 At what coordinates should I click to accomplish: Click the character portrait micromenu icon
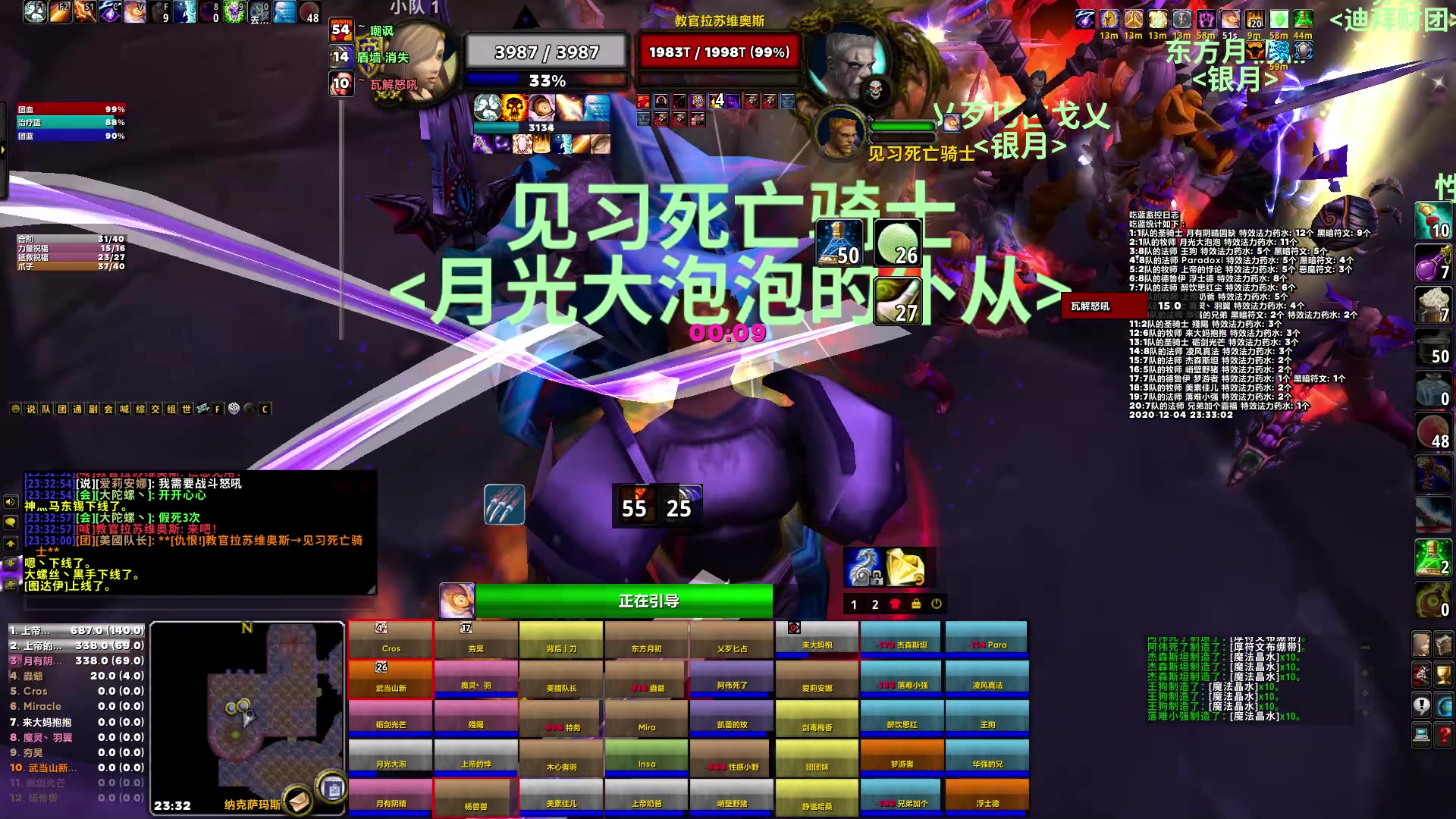pyautogui.click(x=1422, y=645)
